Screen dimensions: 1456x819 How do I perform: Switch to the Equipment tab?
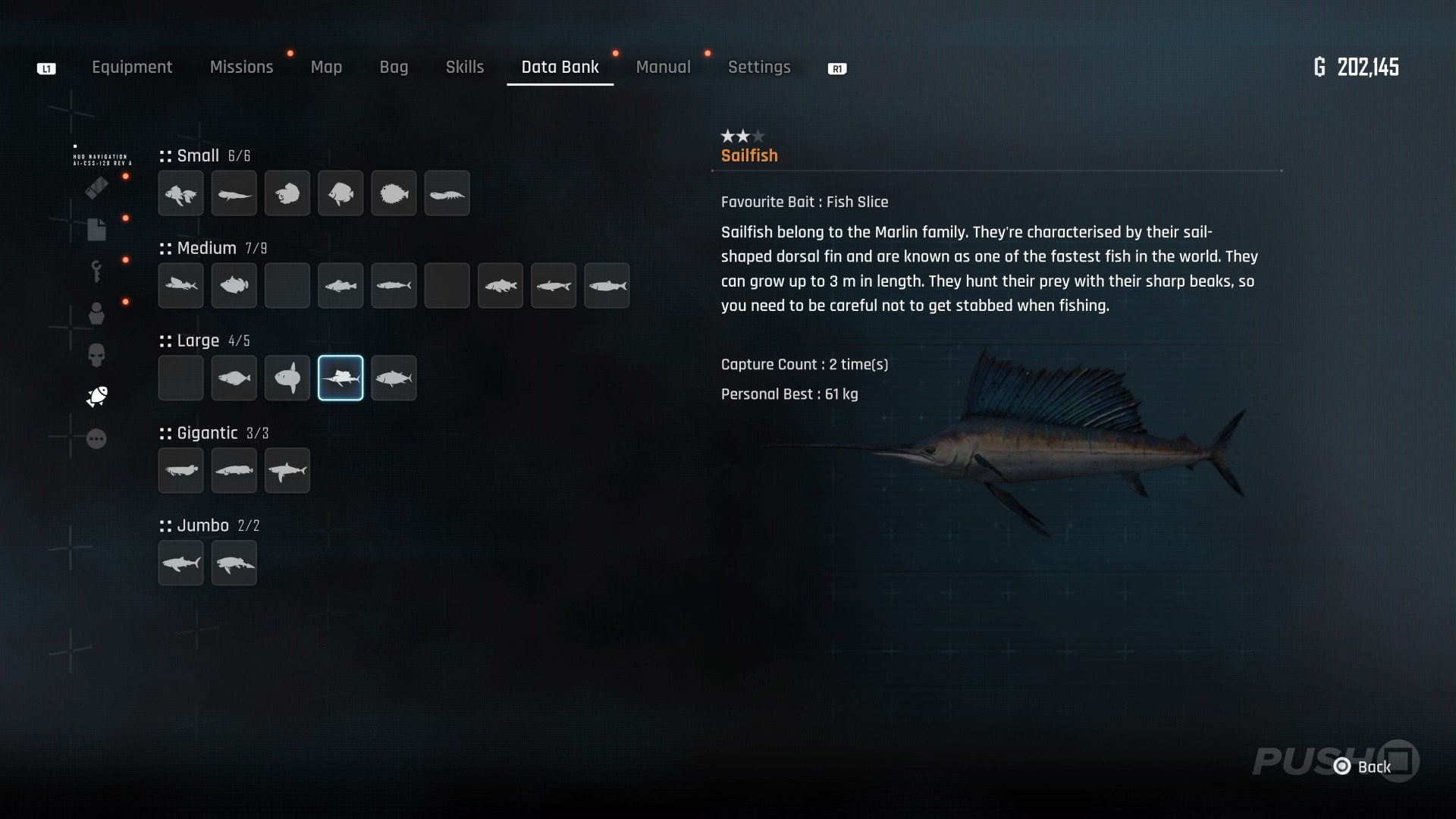coord(132,67)
